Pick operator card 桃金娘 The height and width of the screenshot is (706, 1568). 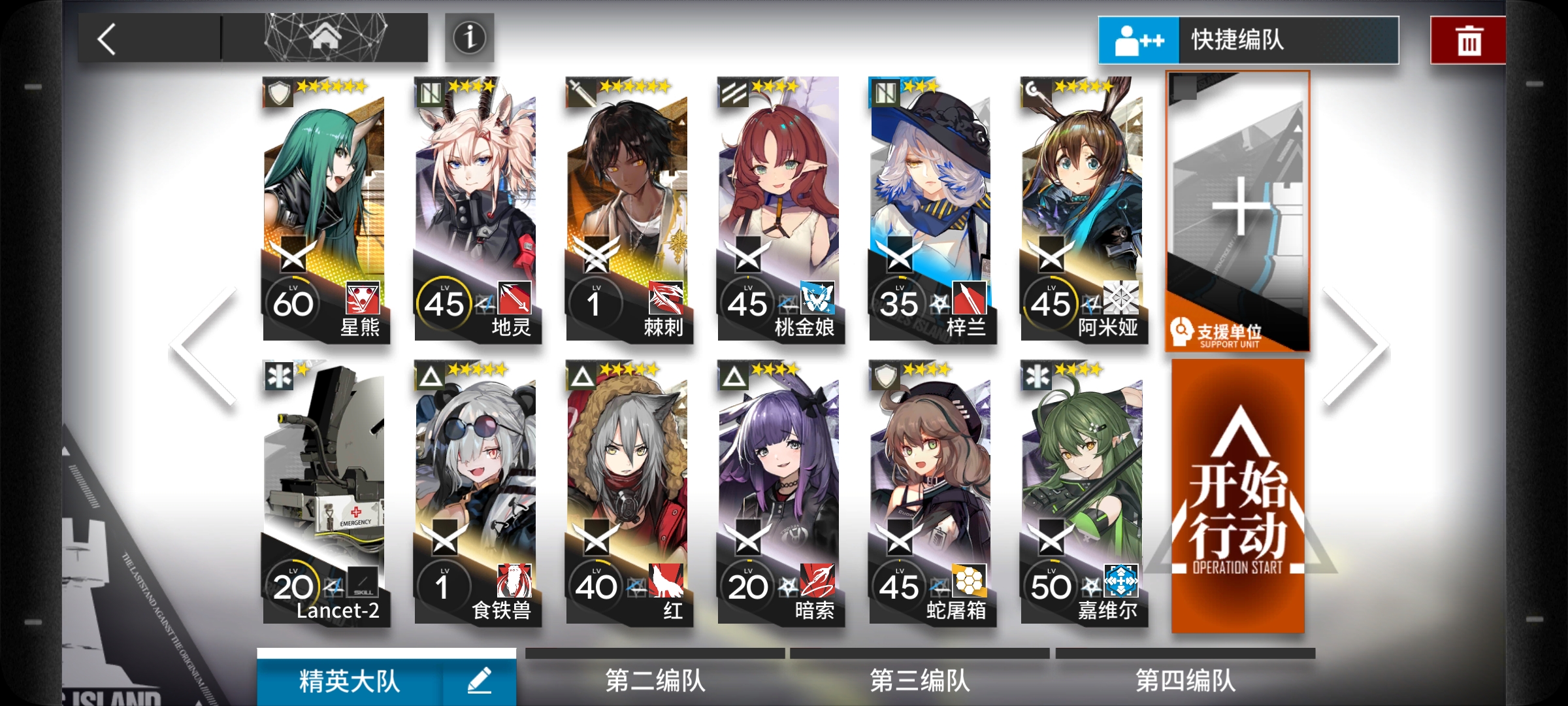pyautogui.click(x=780, y=209)
